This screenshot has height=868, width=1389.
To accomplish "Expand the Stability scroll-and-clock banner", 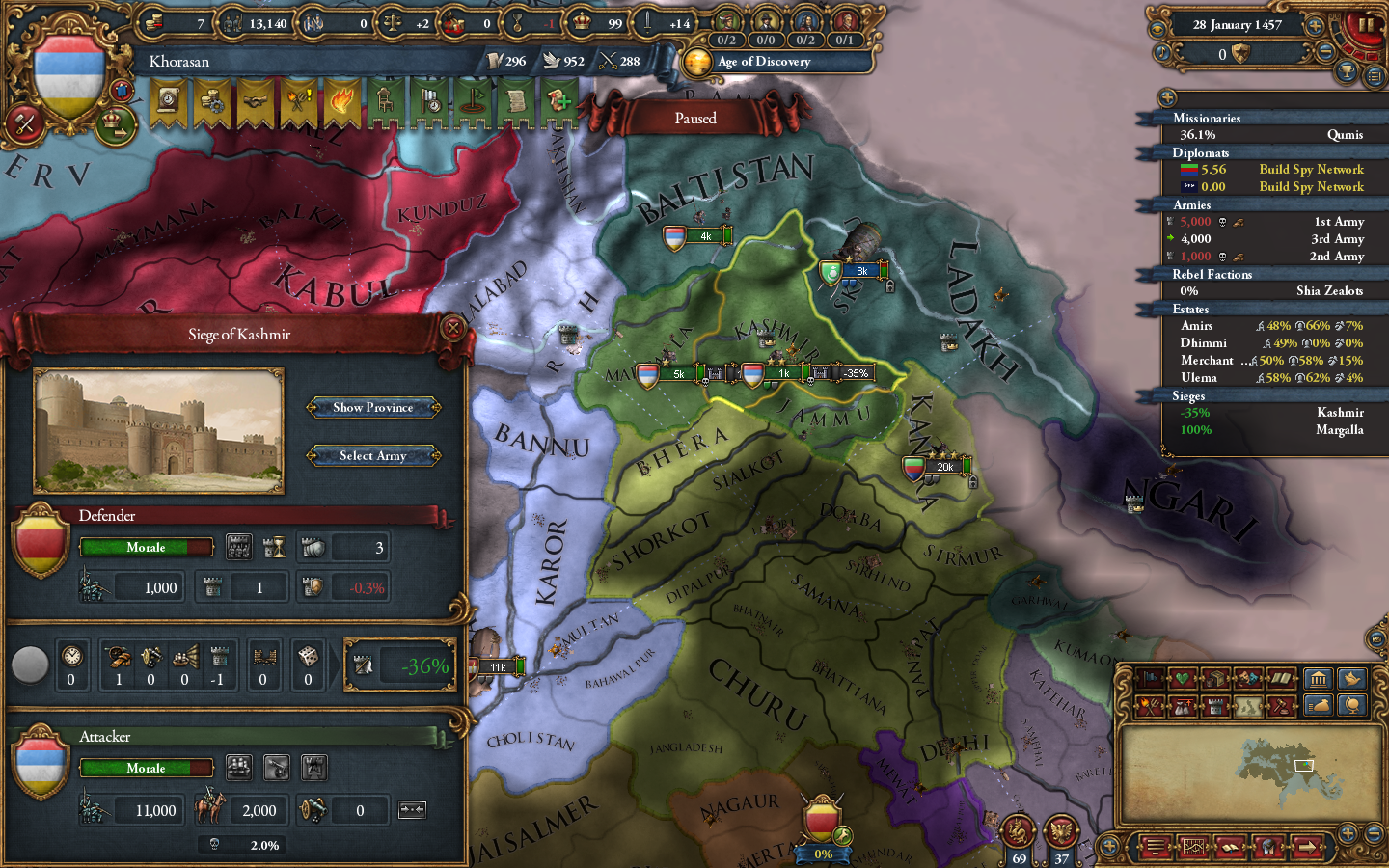I will point(166,103).
